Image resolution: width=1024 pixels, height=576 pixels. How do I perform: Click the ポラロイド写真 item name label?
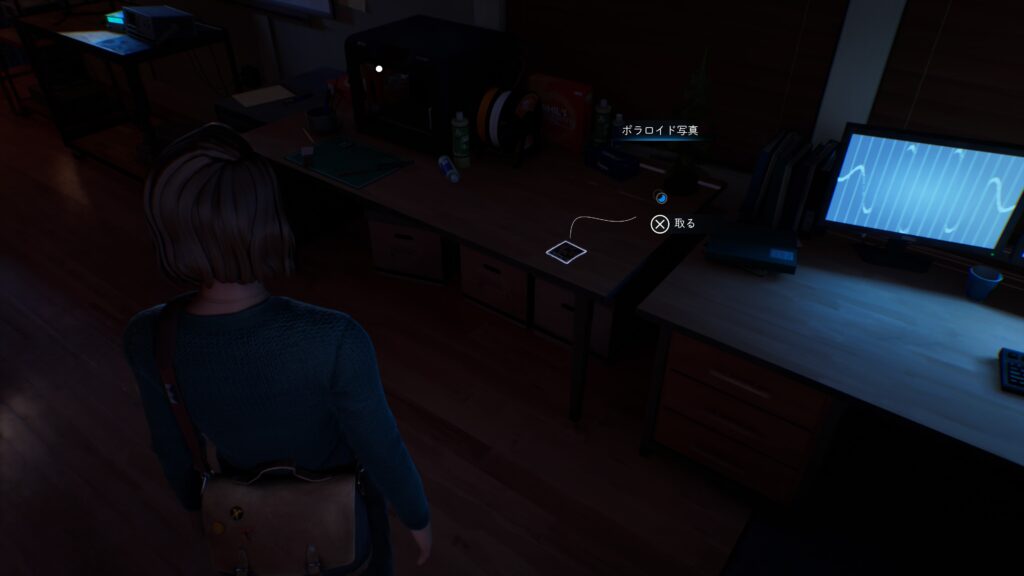[657, 131]
